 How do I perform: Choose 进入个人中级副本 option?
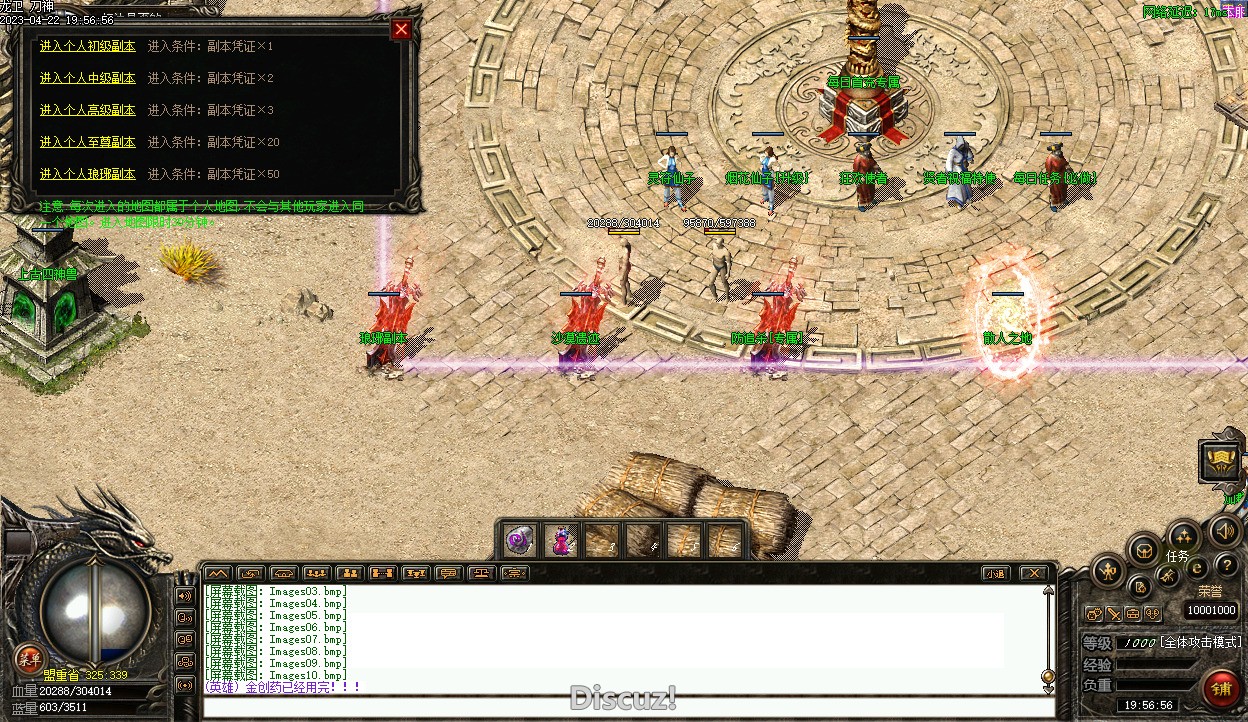click(87, 78)
